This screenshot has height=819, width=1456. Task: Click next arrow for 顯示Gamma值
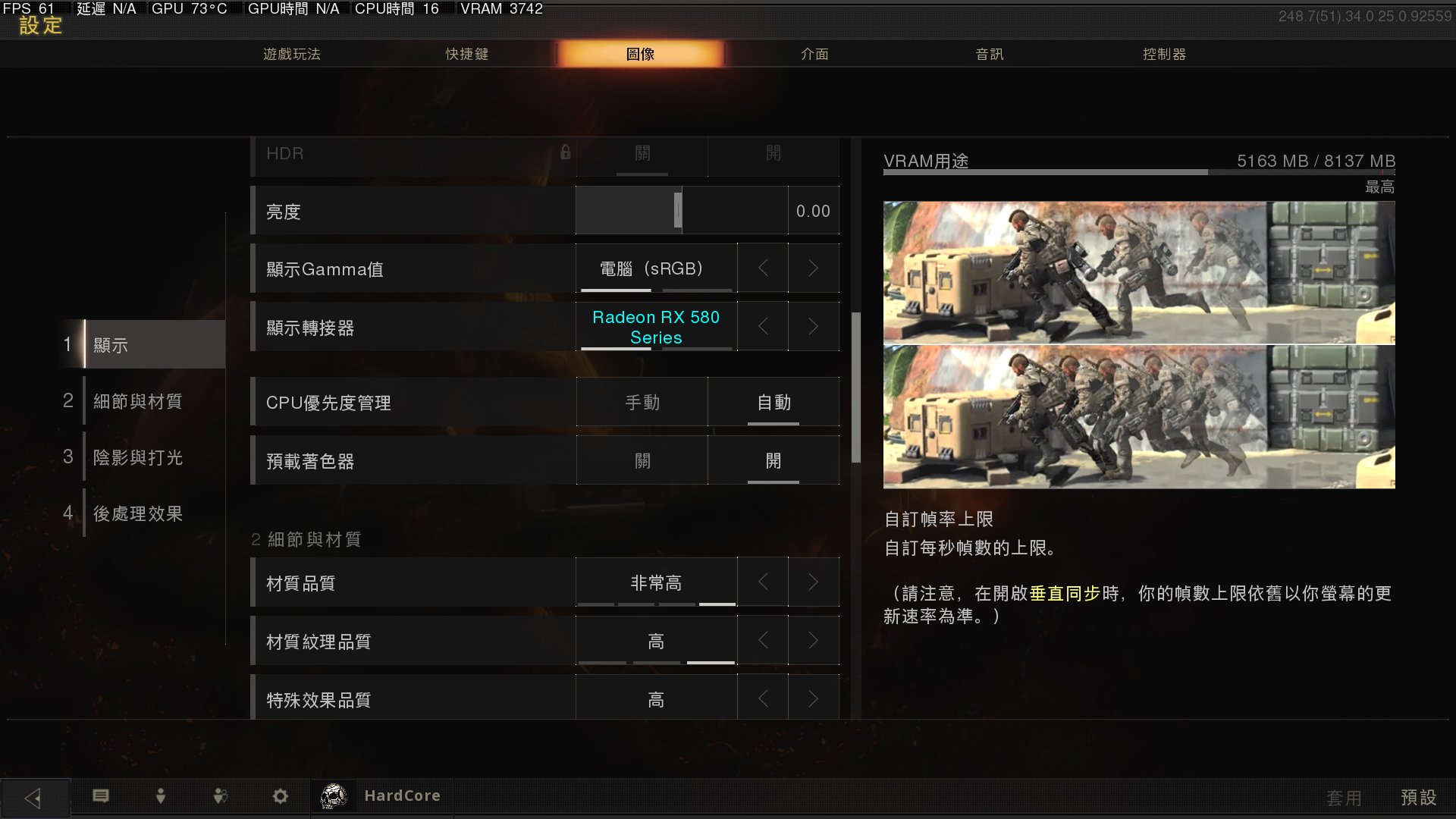click(813, 268)
